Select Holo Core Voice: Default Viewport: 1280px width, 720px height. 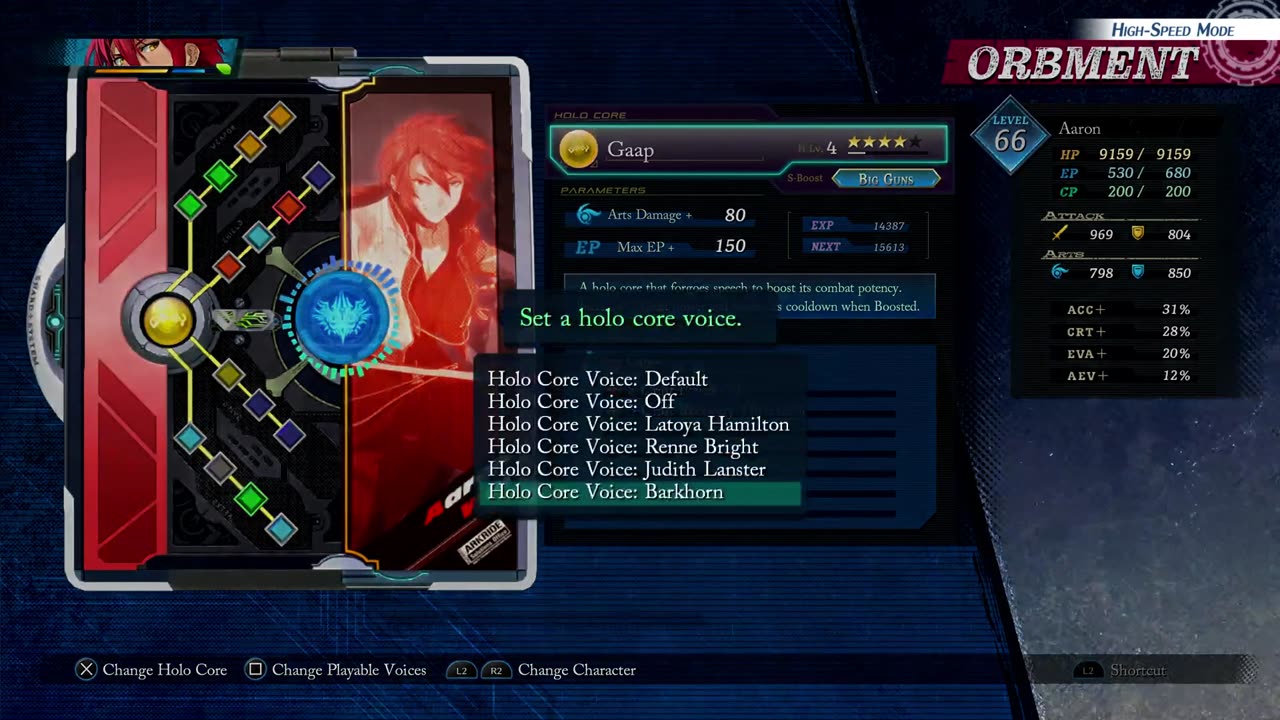[x=597, y=379]
